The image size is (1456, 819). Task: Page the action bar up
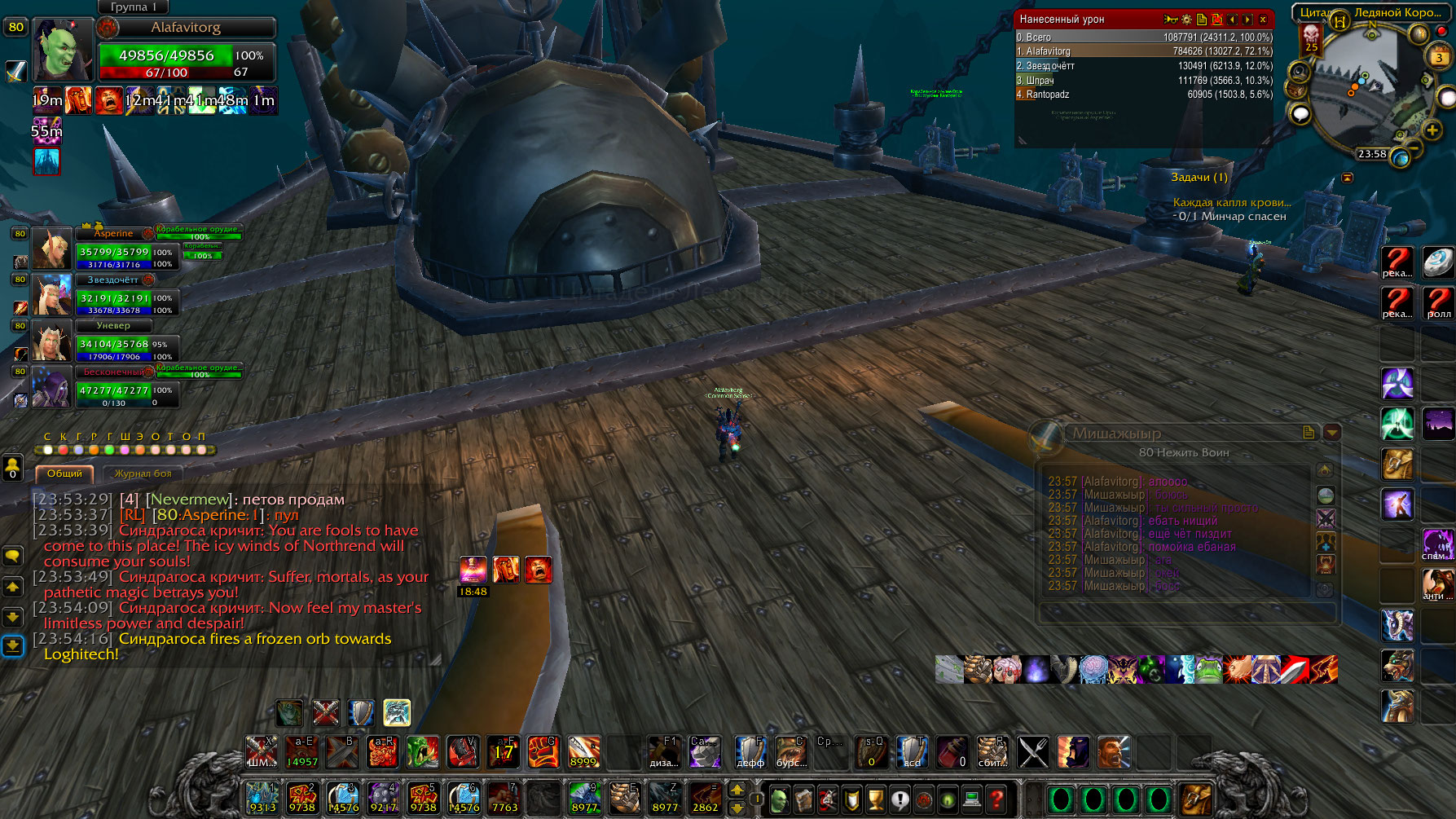coord(737,789)
